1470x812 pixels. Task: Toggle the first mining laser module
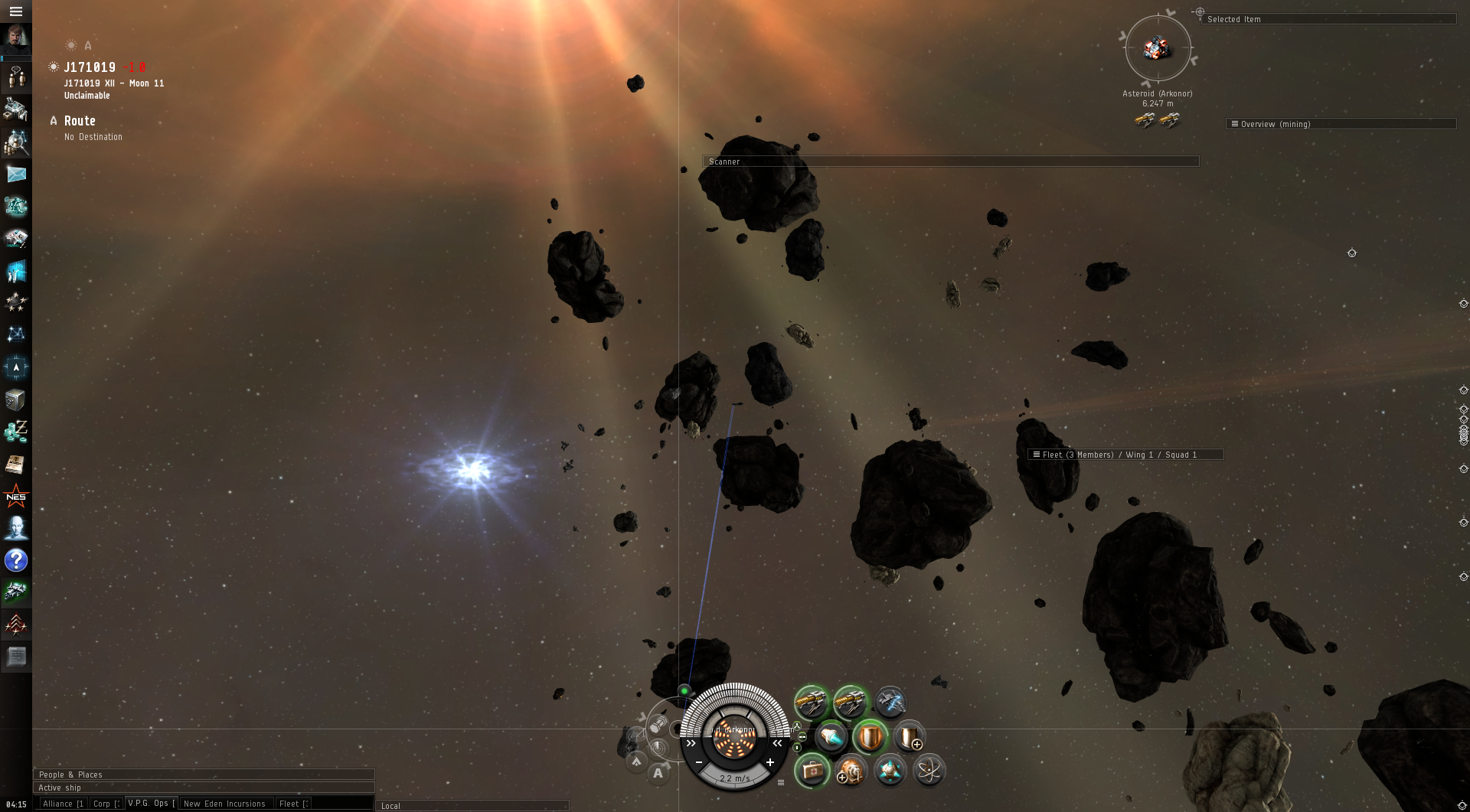tap(812, 701)
